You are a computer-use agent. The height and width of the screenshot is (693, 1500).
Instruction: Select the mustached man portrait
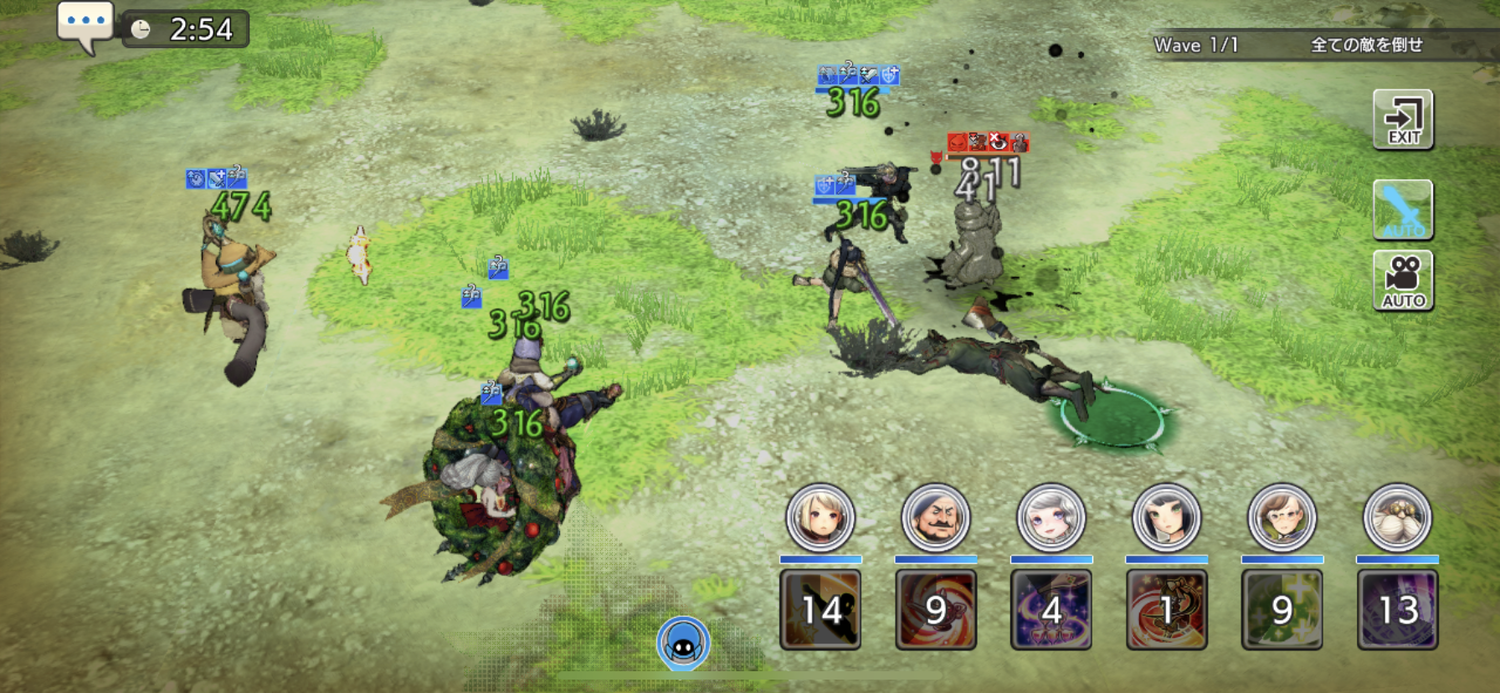pos(936,518)
